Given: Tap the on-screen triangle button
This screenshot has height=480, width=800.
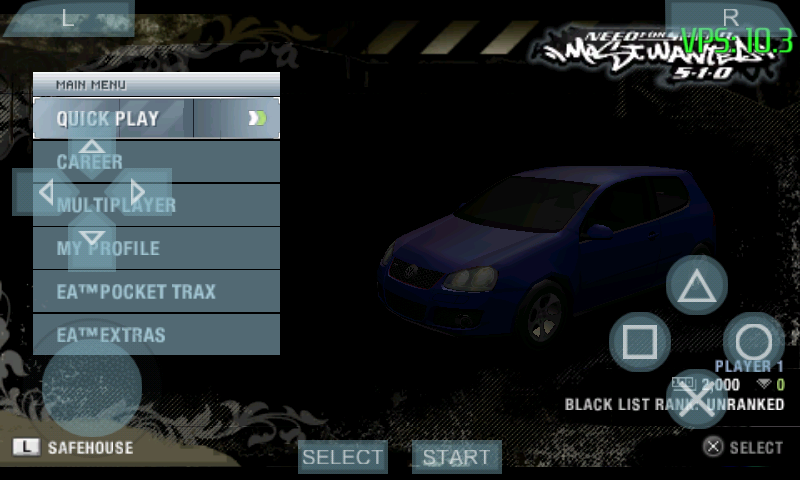Looking at the screenshot, I should 697,286.
